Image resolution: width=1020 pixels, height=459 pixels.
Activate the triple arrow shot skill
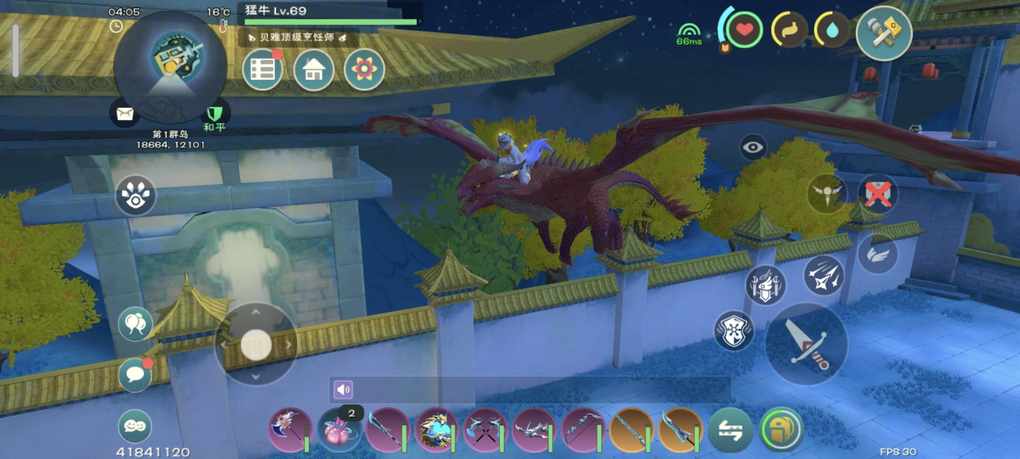pos(824,276)
